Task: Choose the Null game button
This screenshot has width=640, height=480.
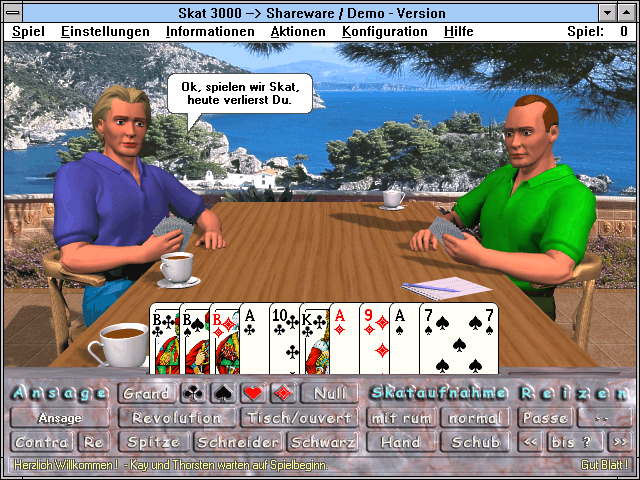Action: (328, 393)
